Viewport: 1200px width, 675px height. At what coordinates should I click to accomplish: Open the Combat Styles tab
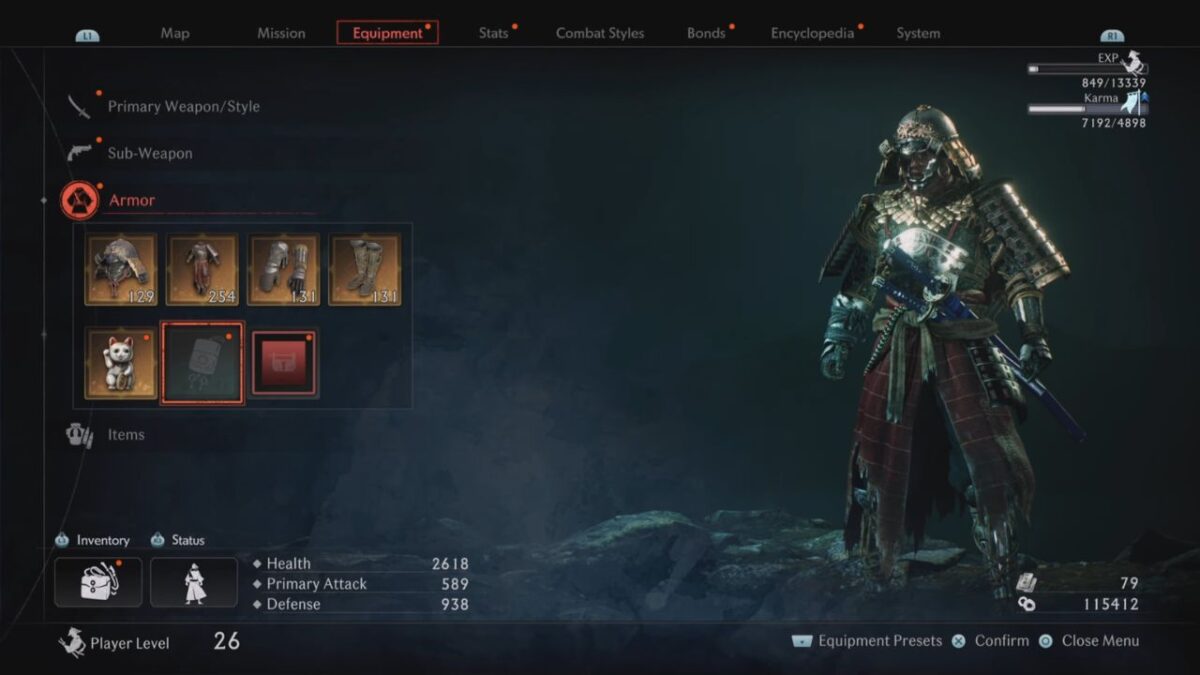601,33
